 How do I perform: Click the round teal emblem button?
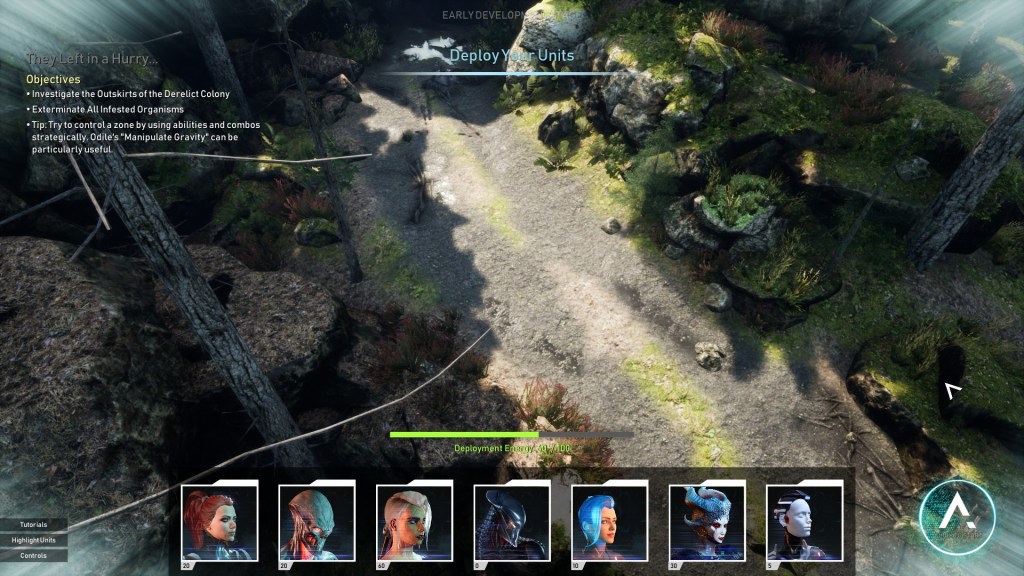coord(956,517)
